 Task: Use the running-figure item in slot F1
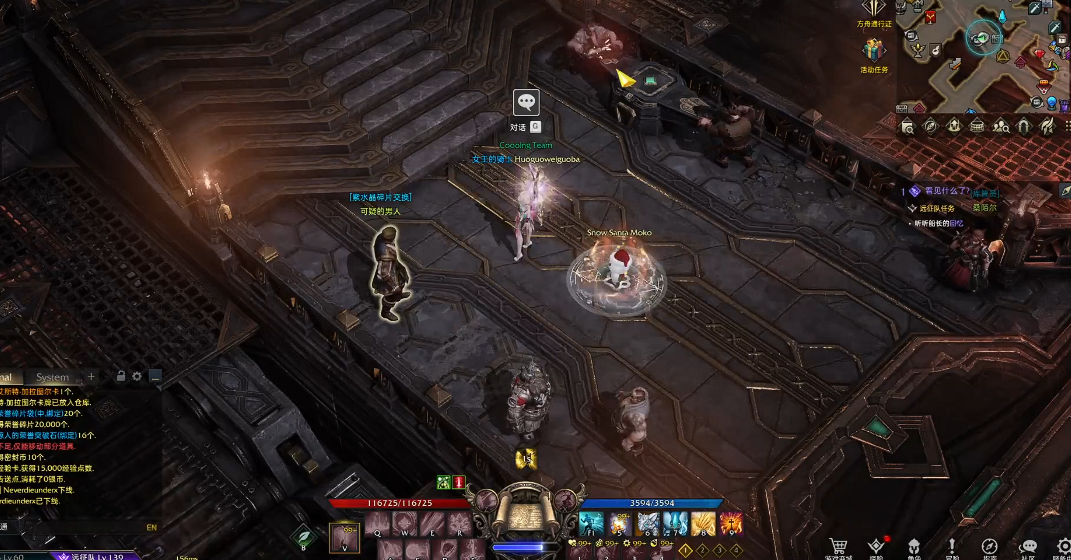click(589, 523)
